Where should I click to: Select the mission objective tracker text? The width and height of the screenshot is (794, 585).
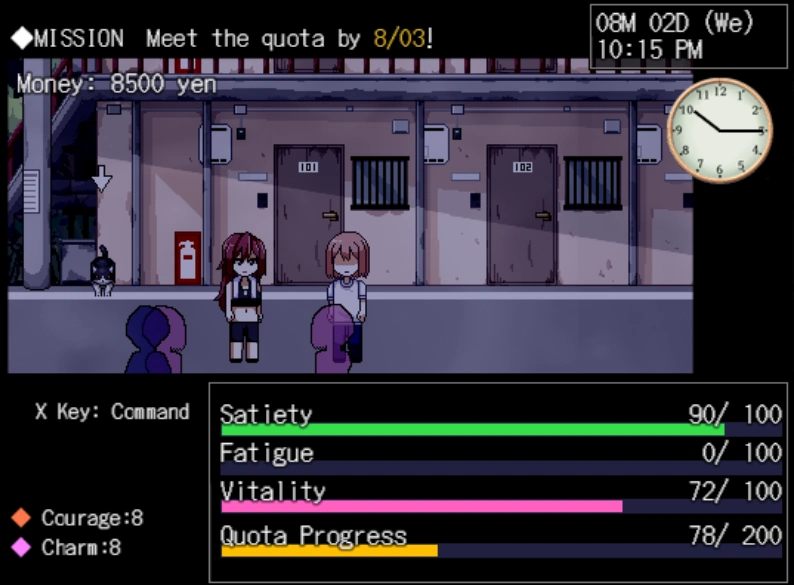tap(223, 39)
